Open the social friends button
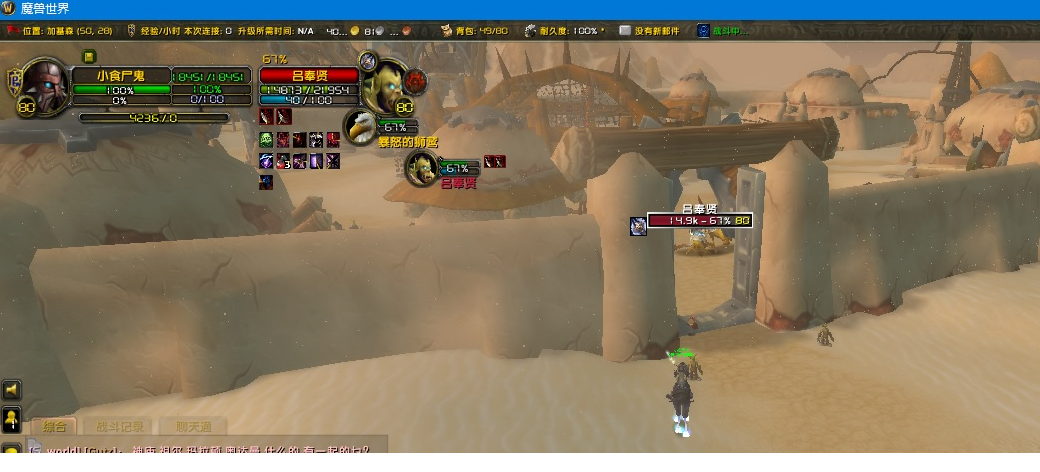Viewport: 1040px width, 472px height. [12, 418]
